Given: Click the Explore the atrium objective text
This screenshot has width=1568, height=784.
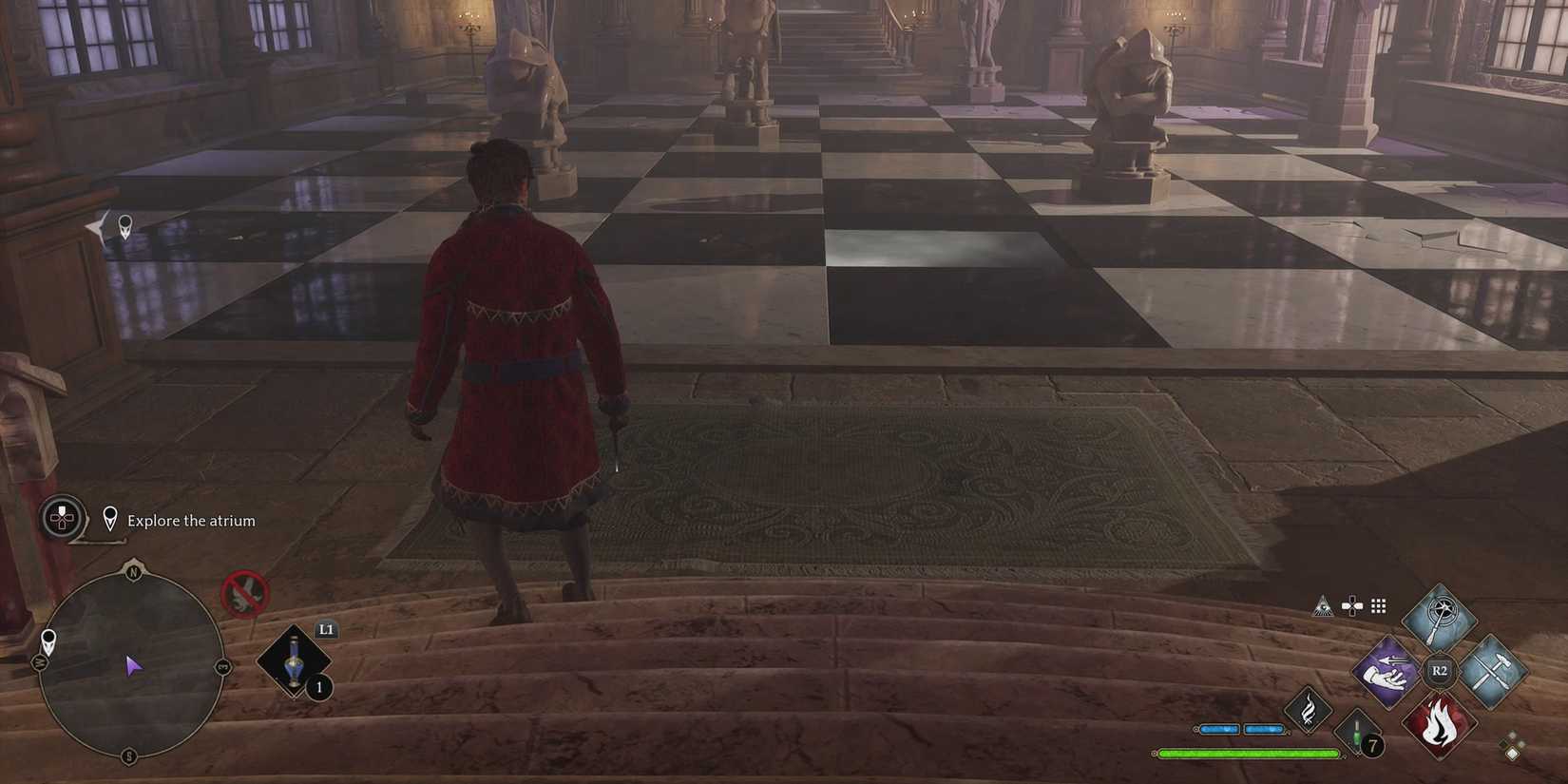Looking at the screenshot, I should 191,521.
